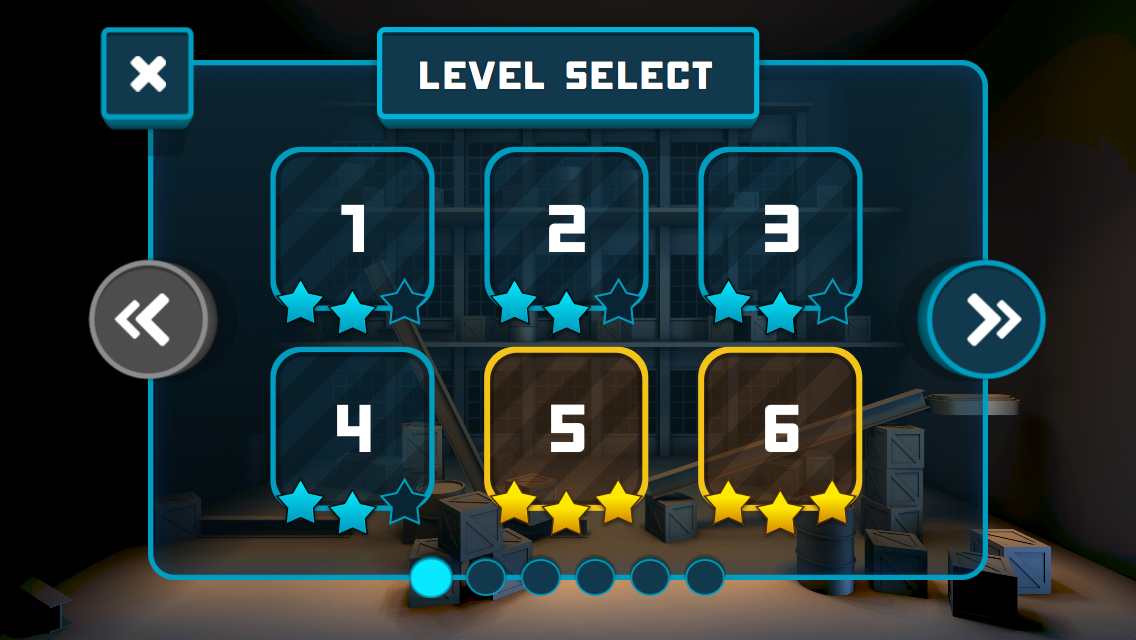1136x640 pixels.
Task: Play gold-starred level 6
Action: pos(780,430)
